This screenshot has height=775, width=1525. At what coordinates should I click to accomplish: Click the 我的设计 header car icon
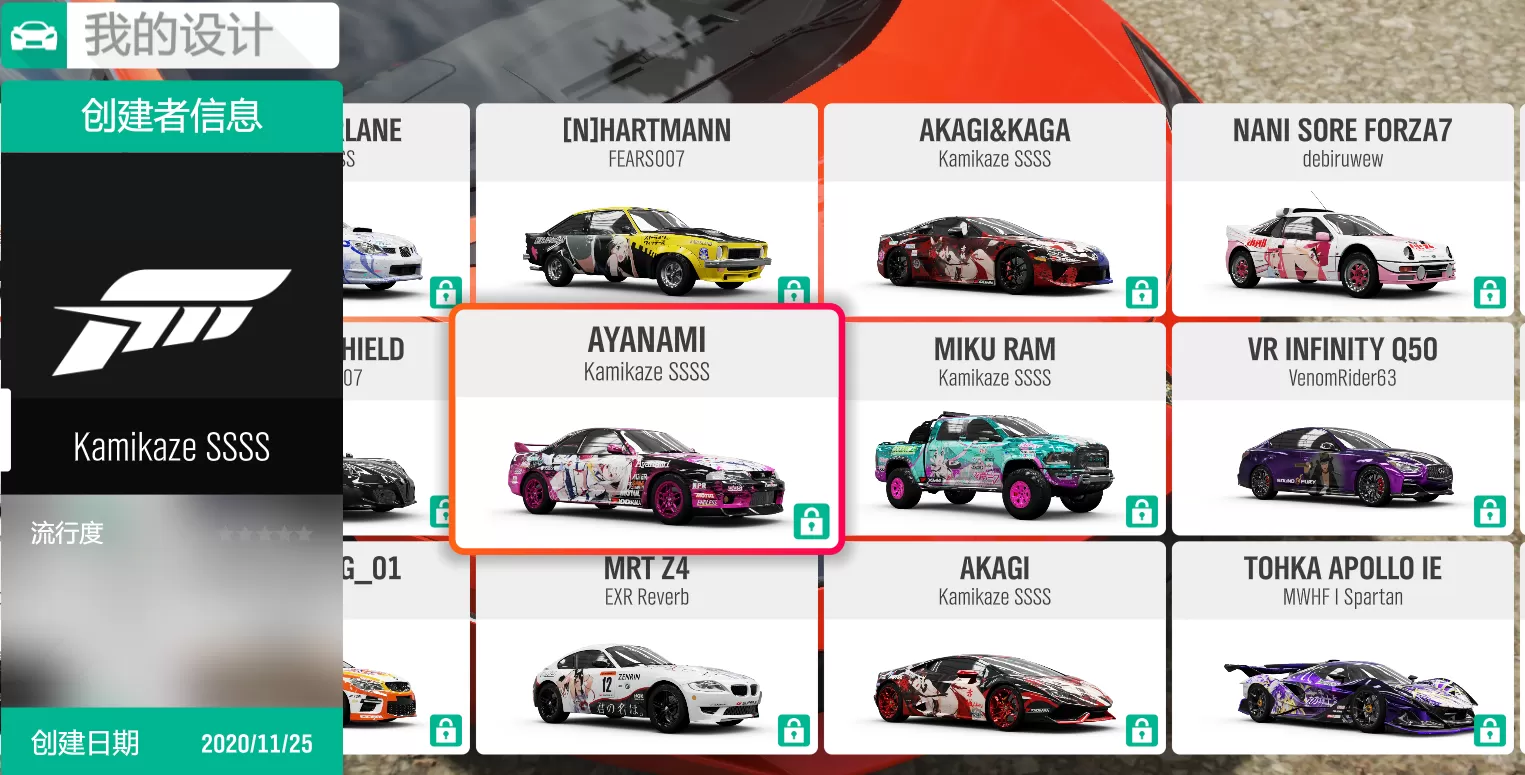pyautogui.click(x=34, y=36)
